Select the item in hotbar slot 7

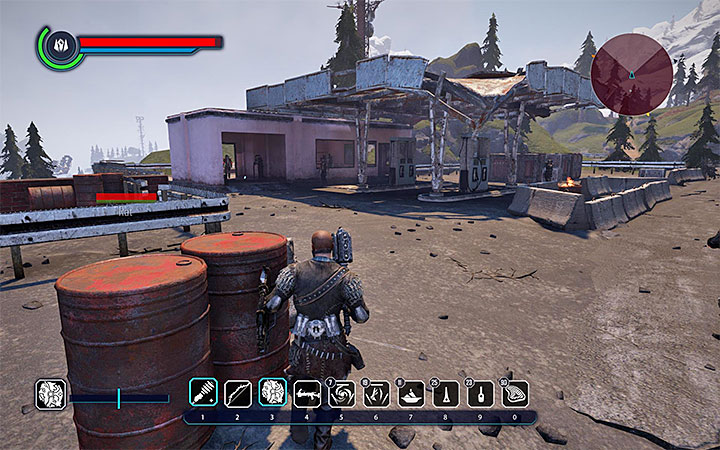[411, 393]
